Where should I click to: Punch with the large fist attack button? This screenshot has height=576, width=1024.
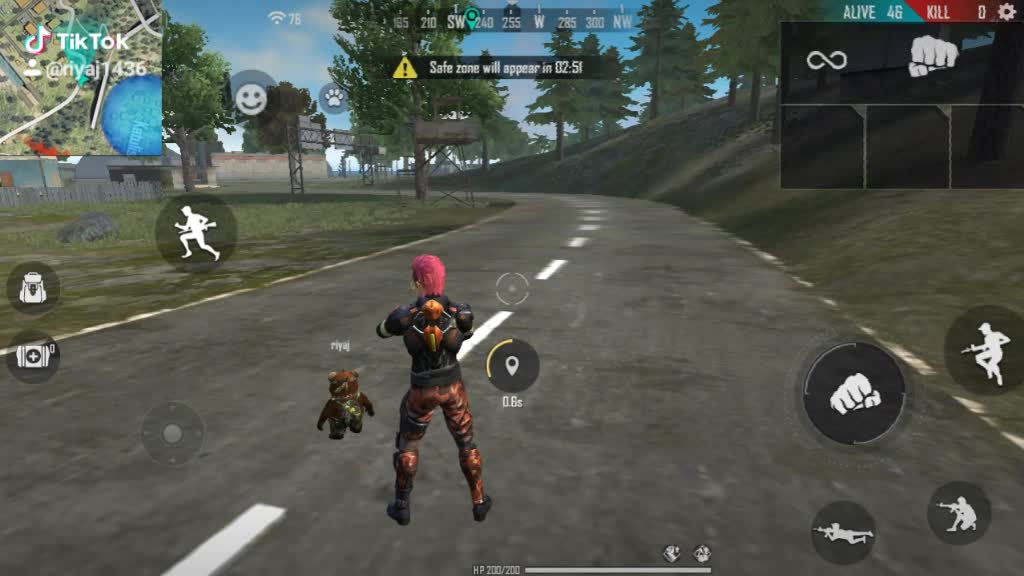point(855,392)
